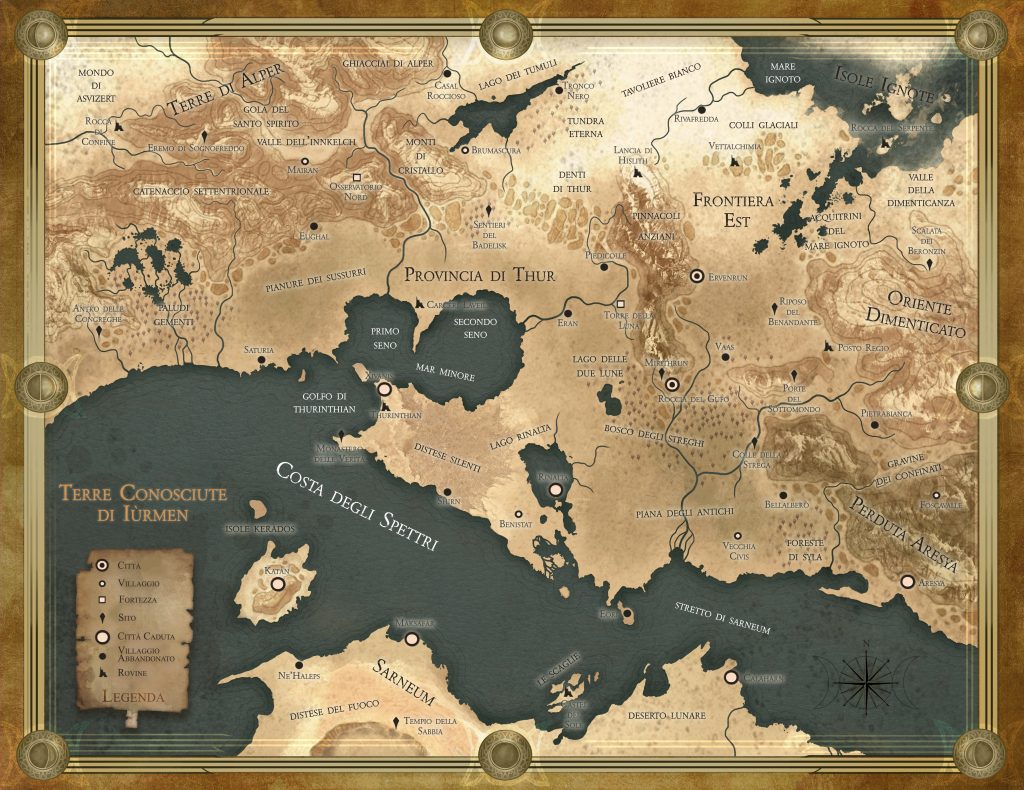Choose the Eran village marker

(568, 311)
